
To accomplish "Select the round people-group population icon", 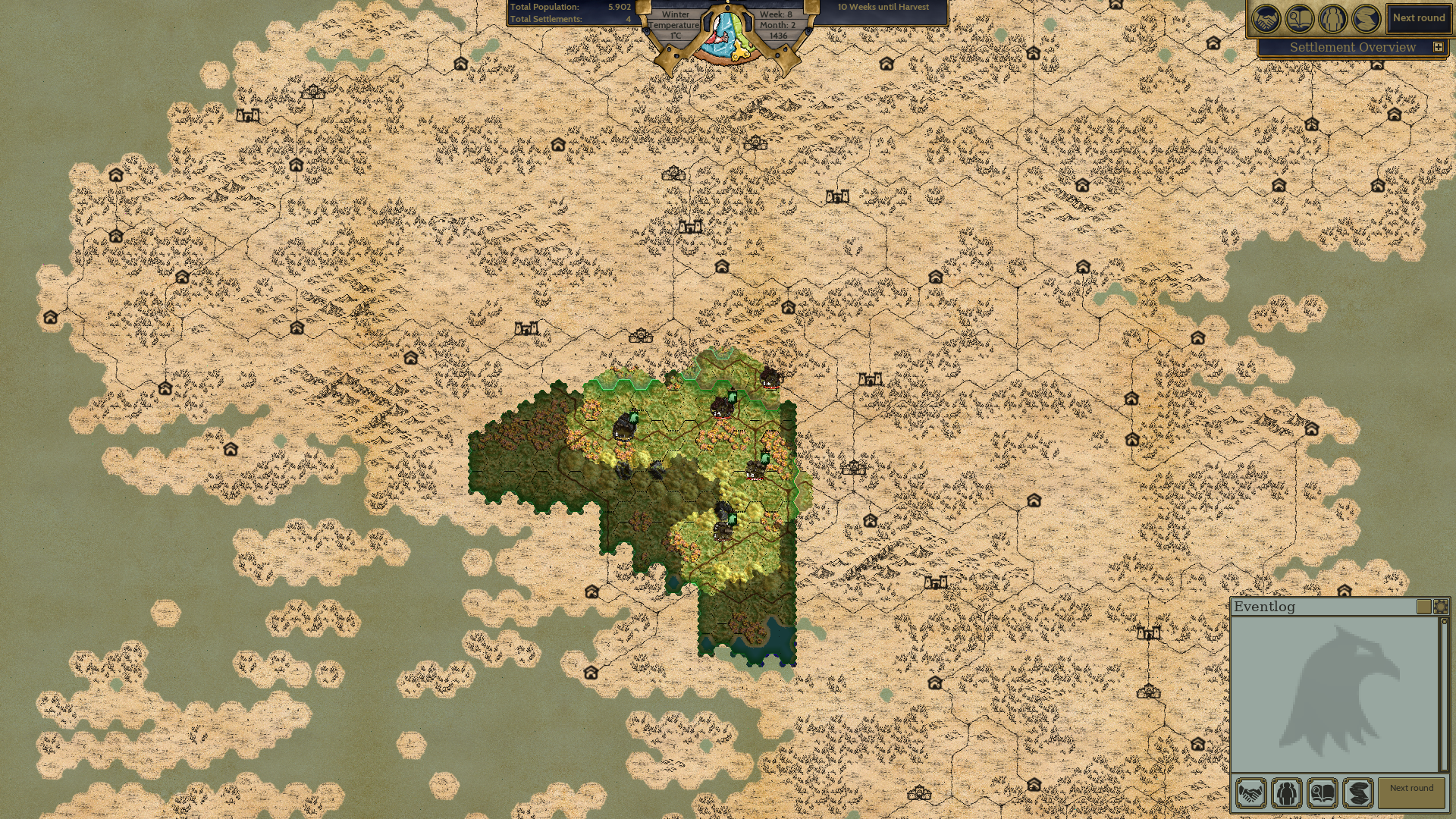I will (1332, 19).
